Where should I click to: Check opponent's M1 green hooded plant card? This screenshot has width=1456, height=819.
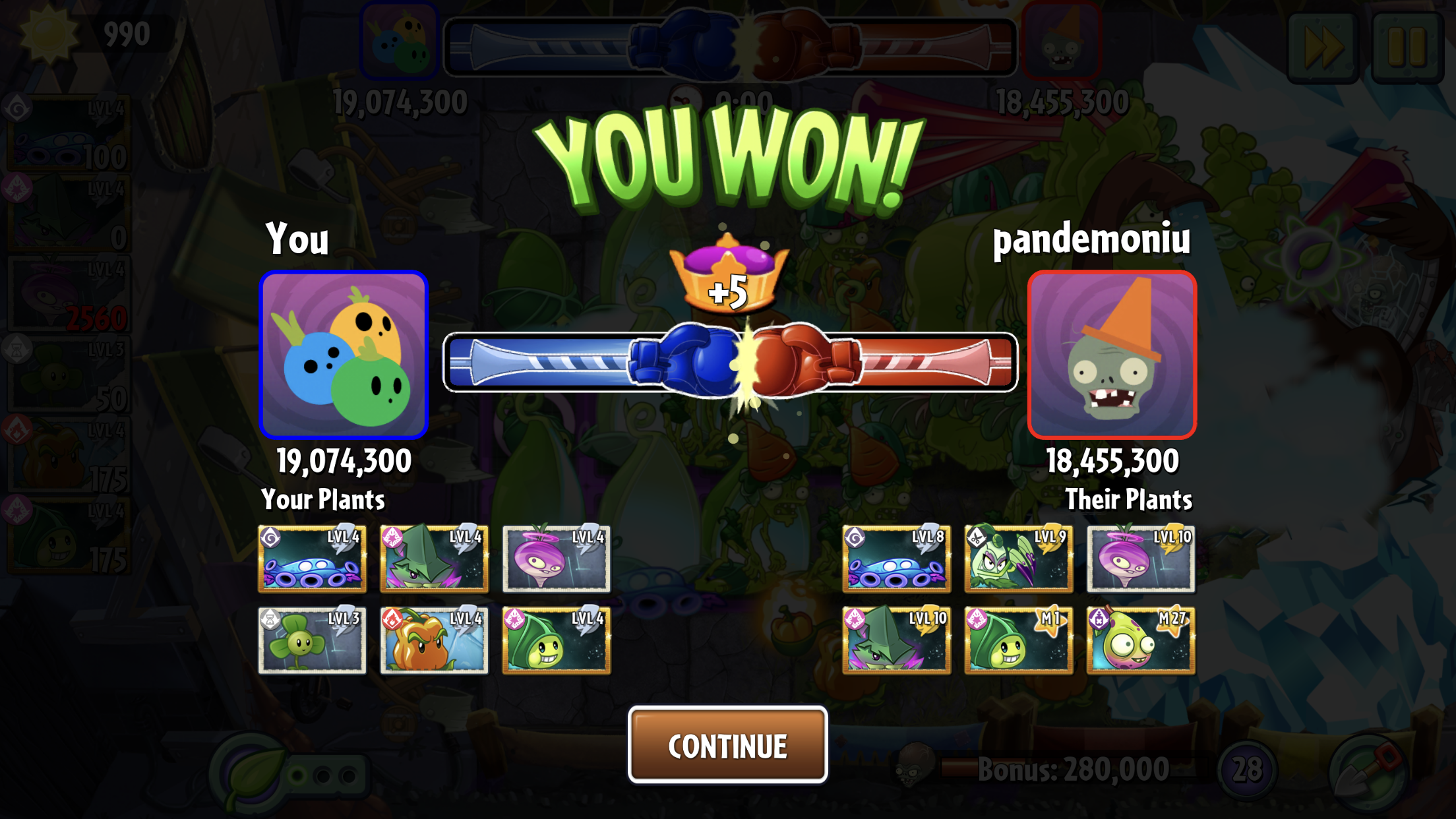[x=1018, y=640]
